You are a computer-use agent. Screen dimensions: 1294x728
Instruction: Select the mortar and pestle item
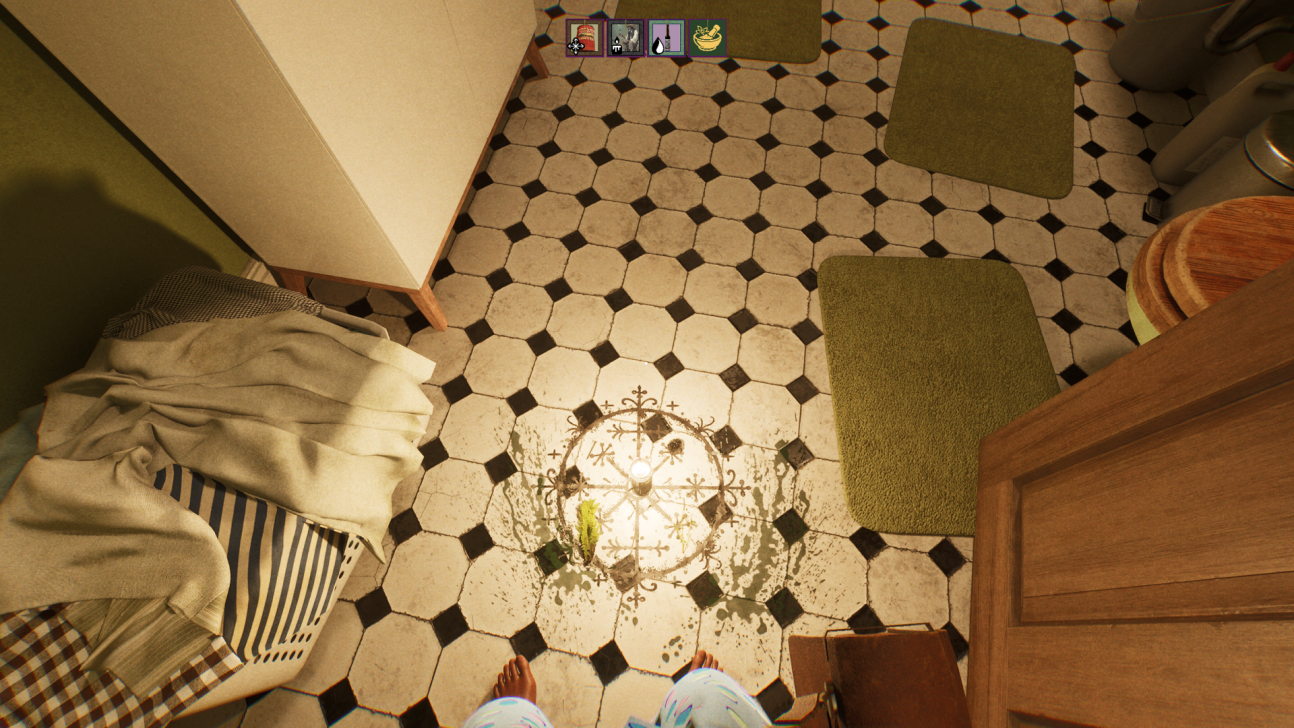coord(707,38)
